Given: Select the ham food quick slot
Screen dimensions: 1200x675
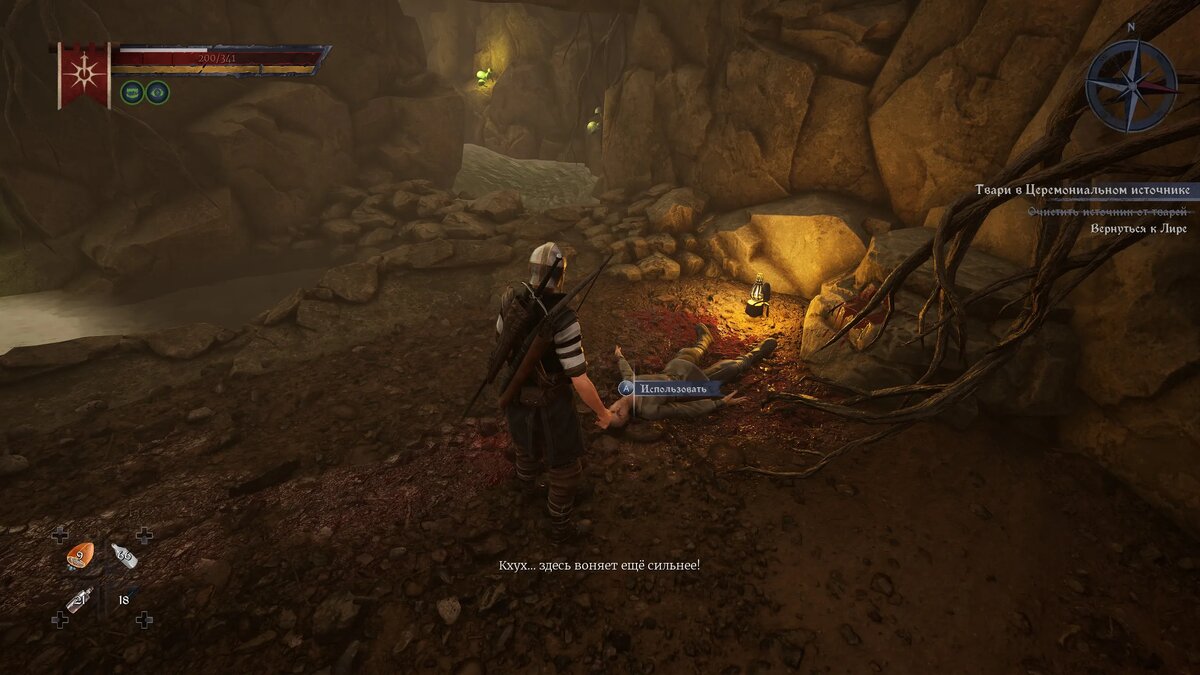Looking at the screenshot, I should click(79, 555).
